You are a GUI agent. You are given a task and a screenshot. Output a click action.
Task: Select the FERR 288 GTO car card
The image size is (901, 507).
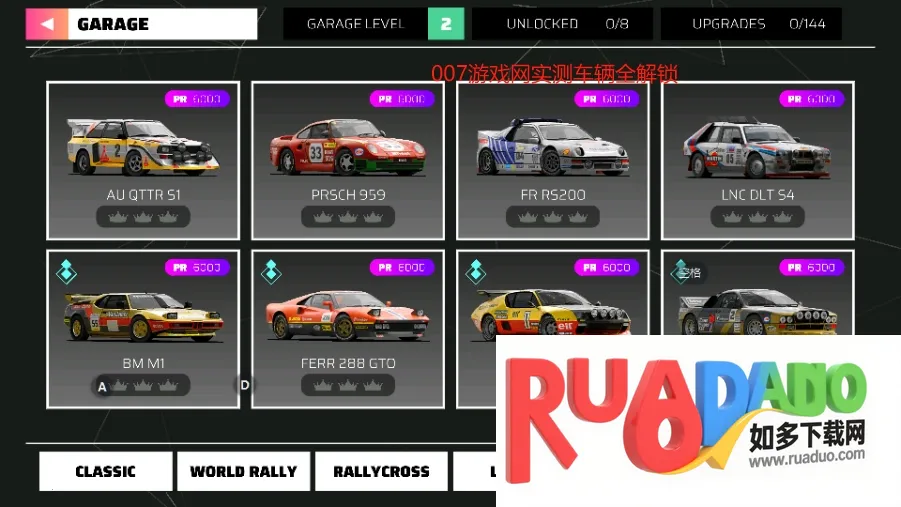click(x=347, y=328)
